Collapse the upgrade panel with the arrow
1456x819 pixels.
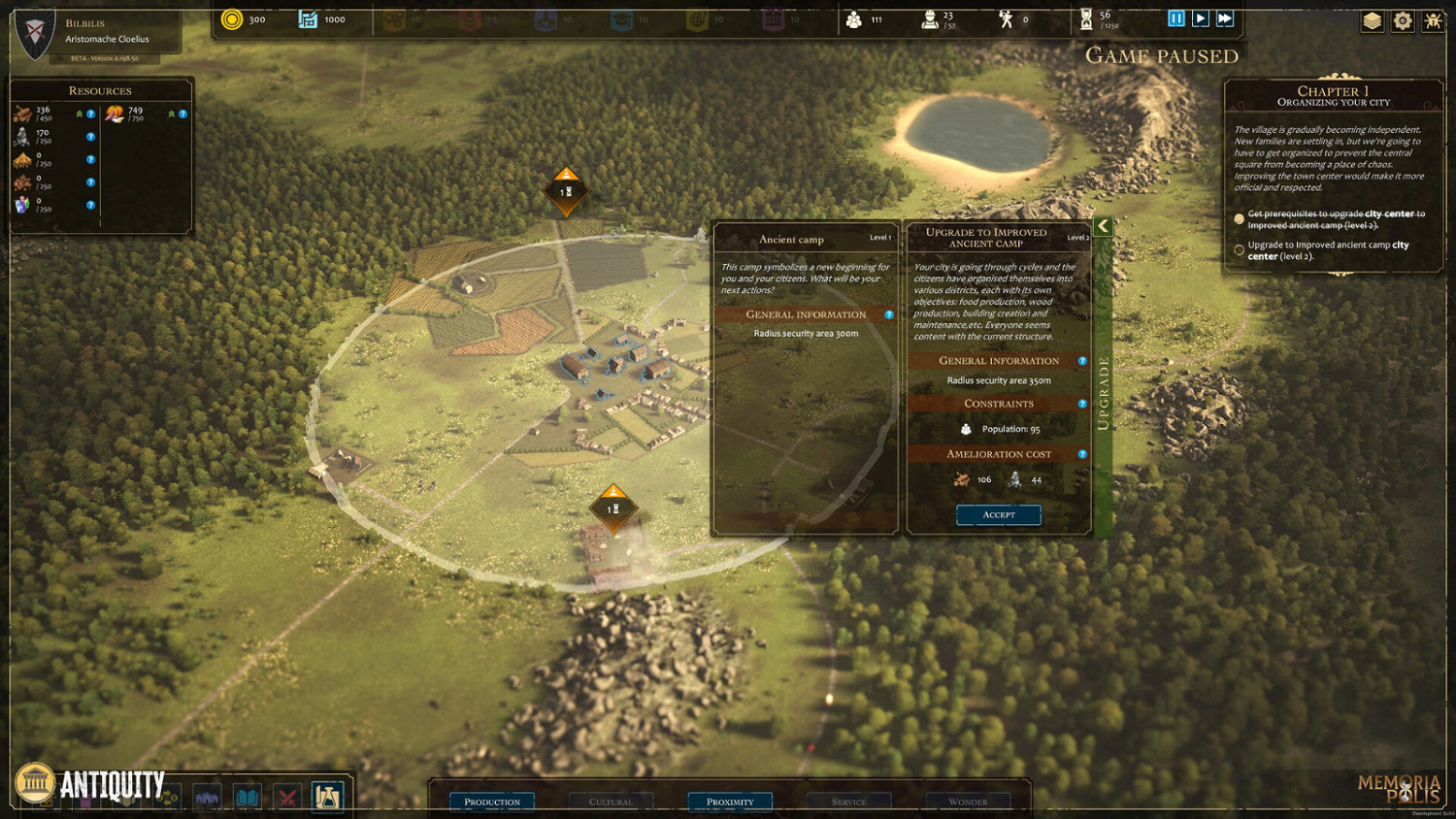(1103, 226)
